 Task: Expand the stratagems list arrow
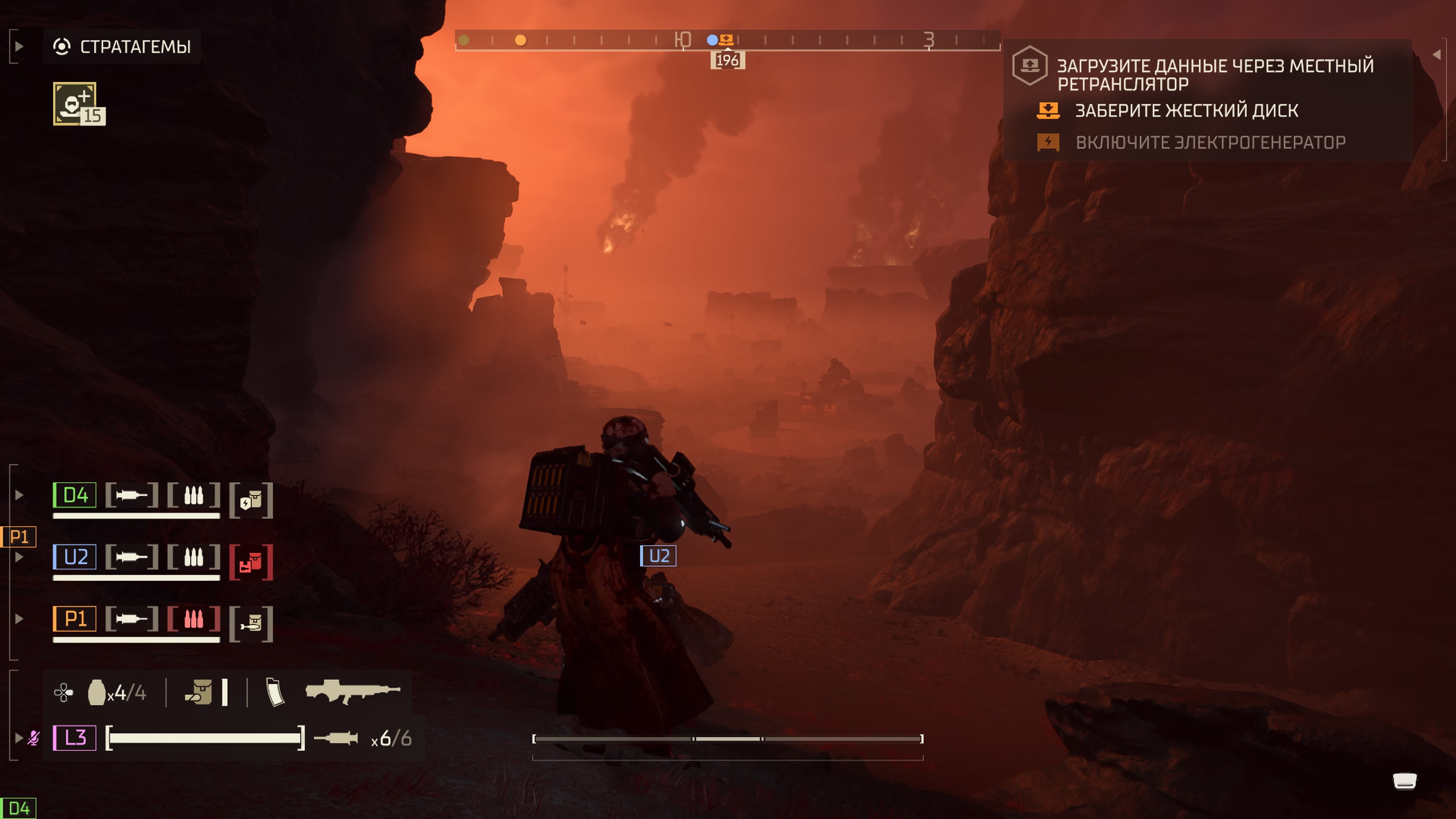tap(19, 46)
